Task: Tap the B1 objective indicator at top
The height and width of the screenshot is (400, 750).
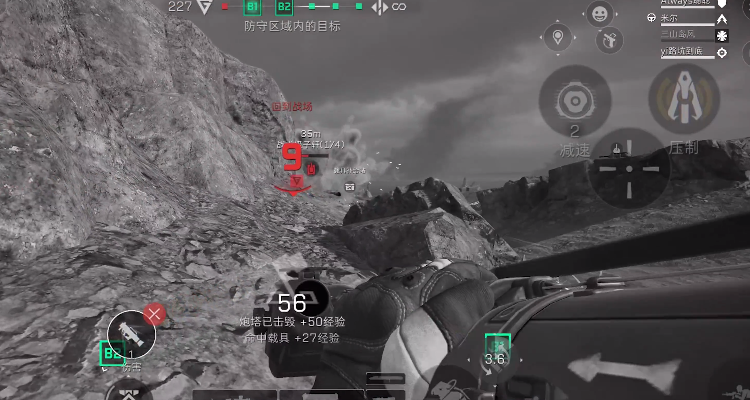Action: (x=253, y=8)
